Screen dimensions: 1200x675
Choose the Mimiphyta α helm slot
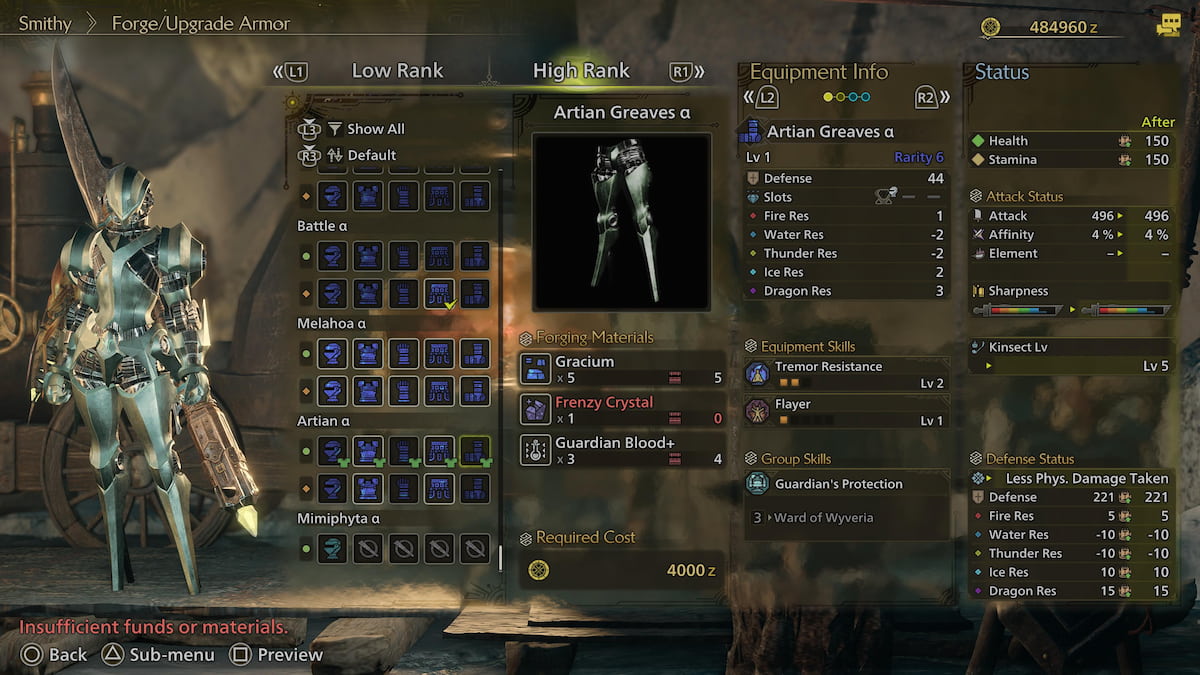click(333, 548)
